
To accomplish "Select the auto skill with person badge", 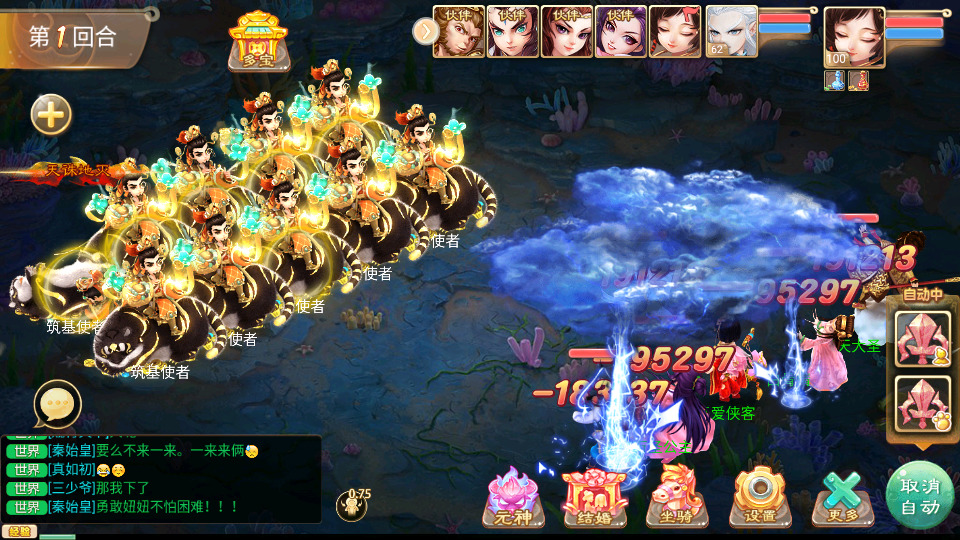I will [x=921, y=338].
